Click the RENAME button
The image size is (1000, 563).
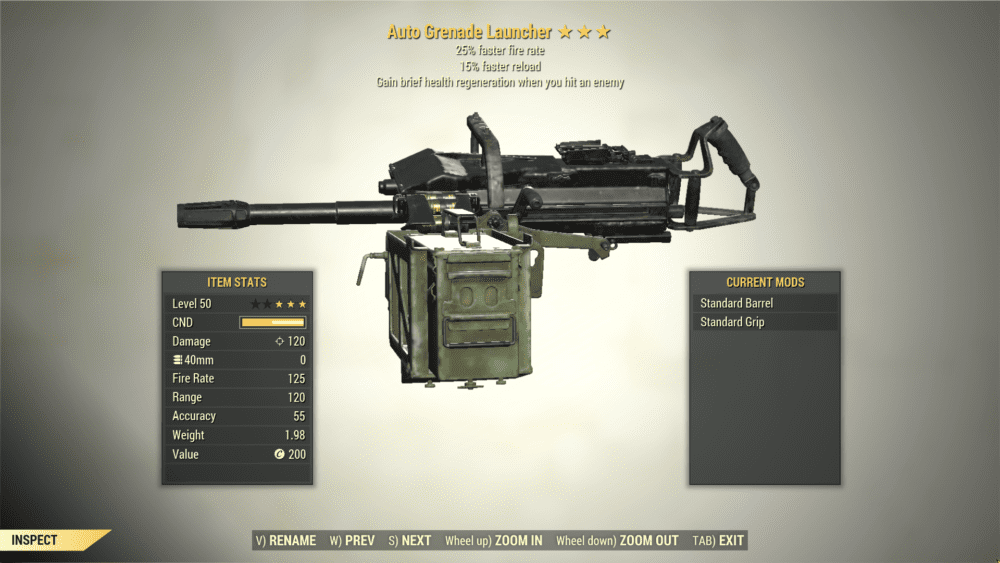(x=286, y=541)
